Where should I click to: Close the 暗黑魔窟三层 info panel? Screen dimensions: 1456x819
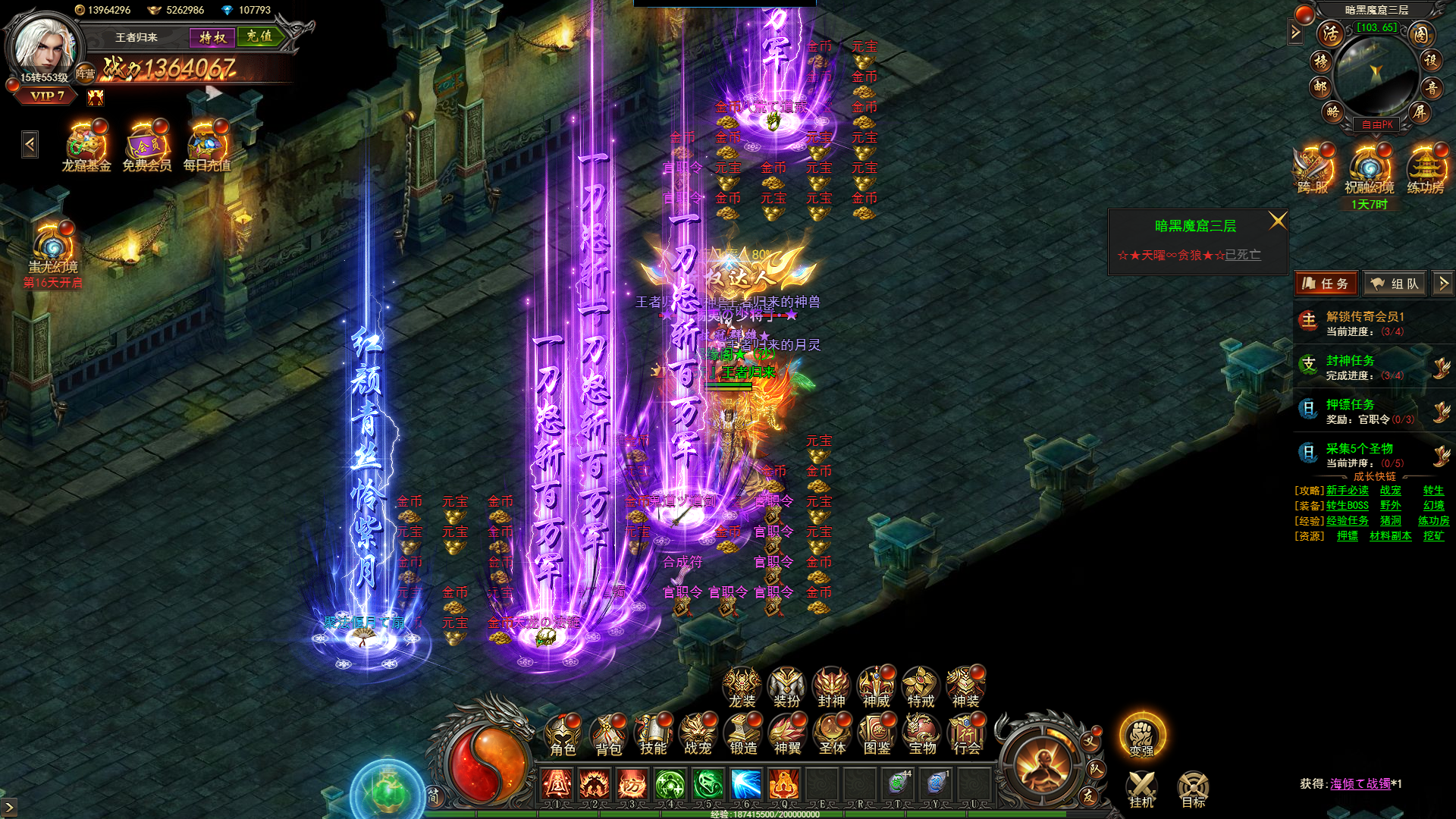tap(1277, 221)
